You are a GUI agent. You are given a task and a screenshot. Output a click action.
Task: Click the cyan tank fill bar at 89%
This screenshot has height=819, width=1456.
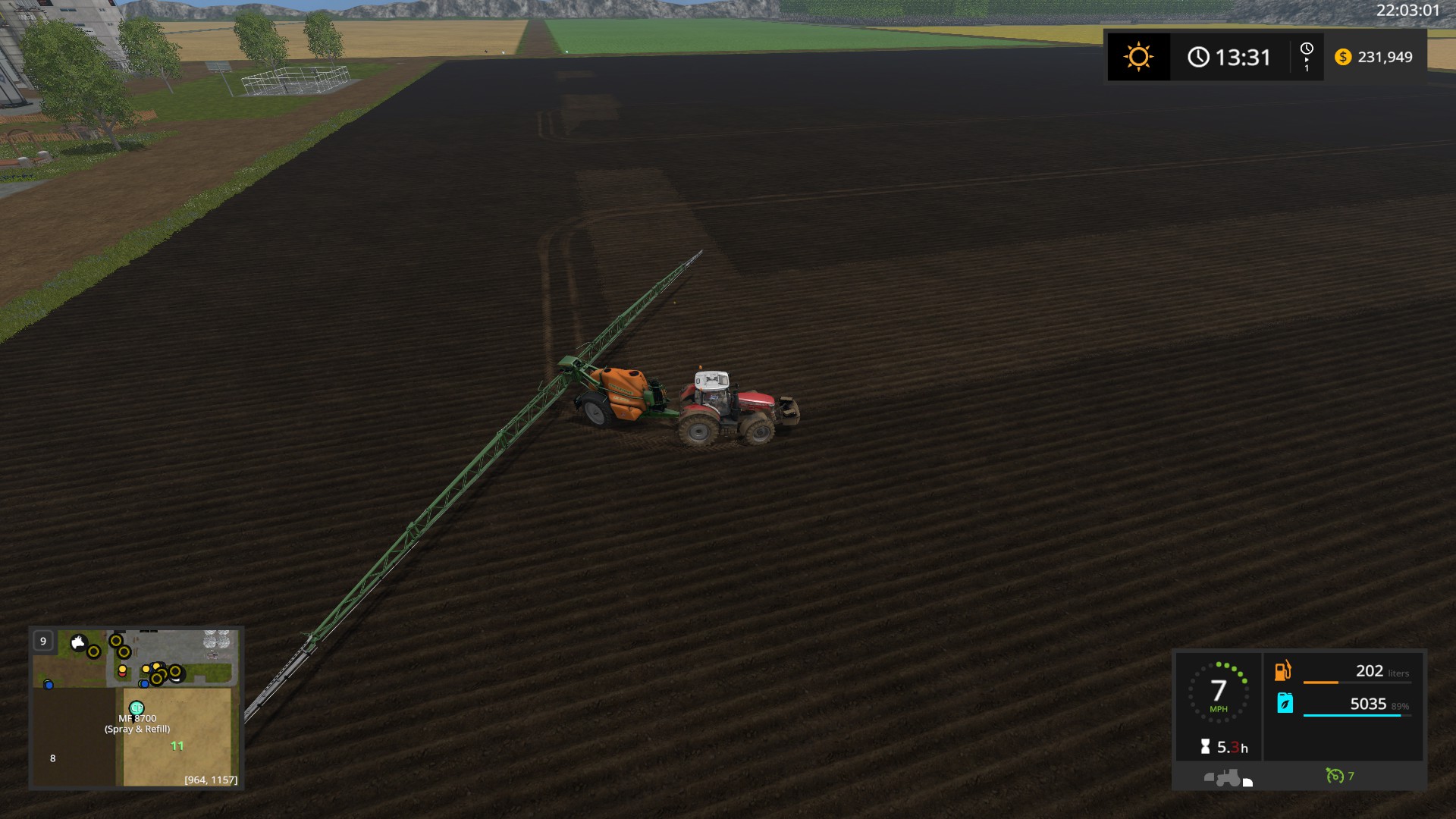(x=1352, y=715)
